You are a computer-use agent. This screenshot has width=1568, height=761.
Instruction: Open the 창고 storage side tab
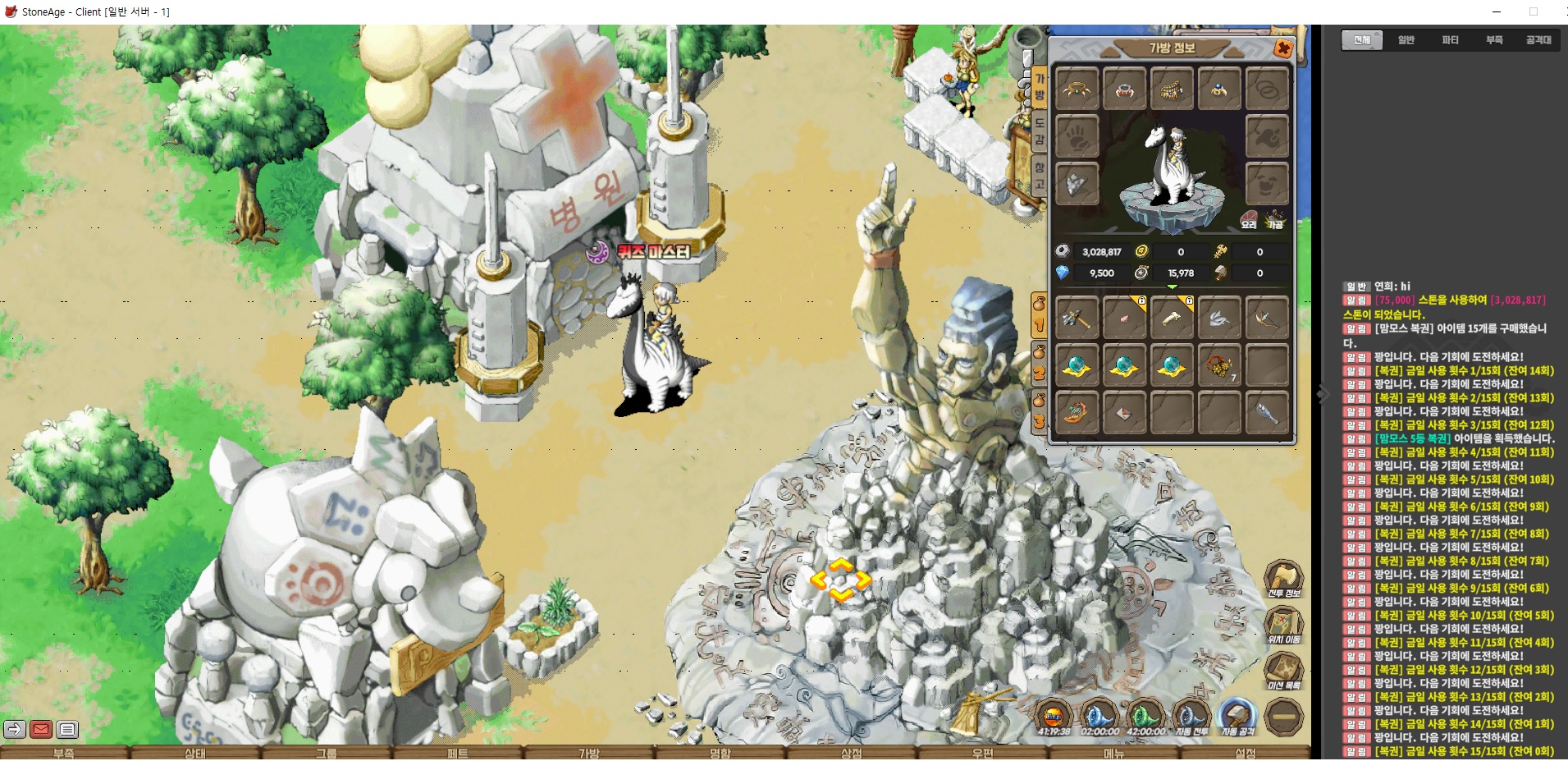pyautogui.click(x=1039, y=176)
